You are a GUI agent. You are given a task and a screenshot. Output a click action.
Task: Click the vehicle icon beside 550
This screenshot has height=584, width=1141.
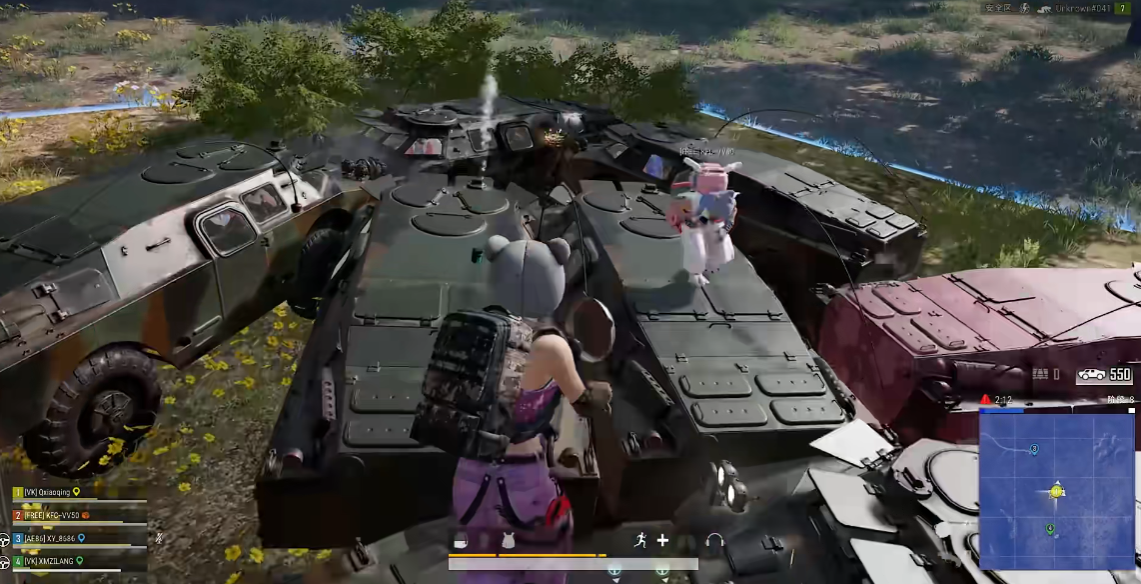click(x=1090, y=375)
